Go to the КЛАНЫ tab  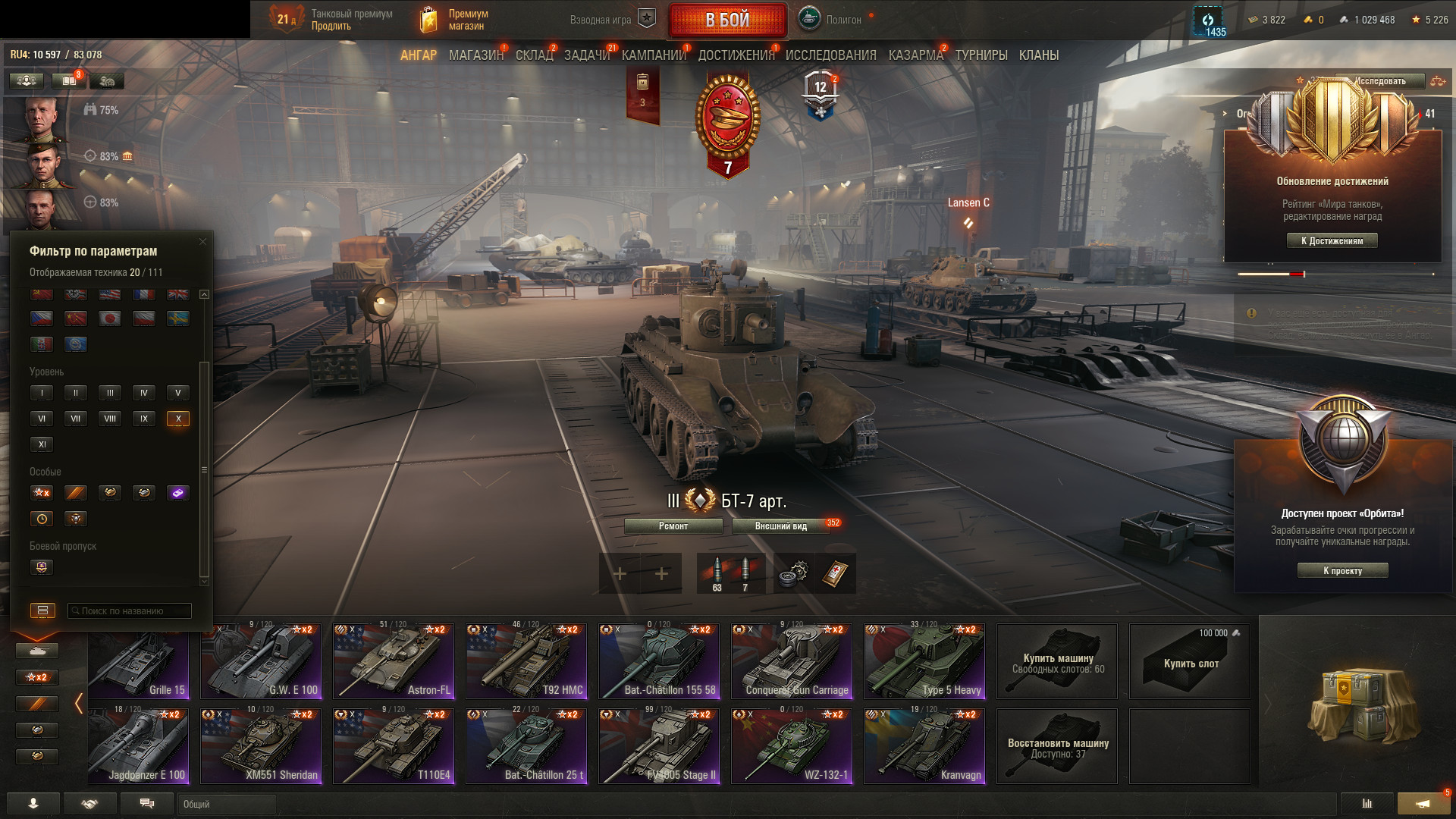(x=1038, y=55)
